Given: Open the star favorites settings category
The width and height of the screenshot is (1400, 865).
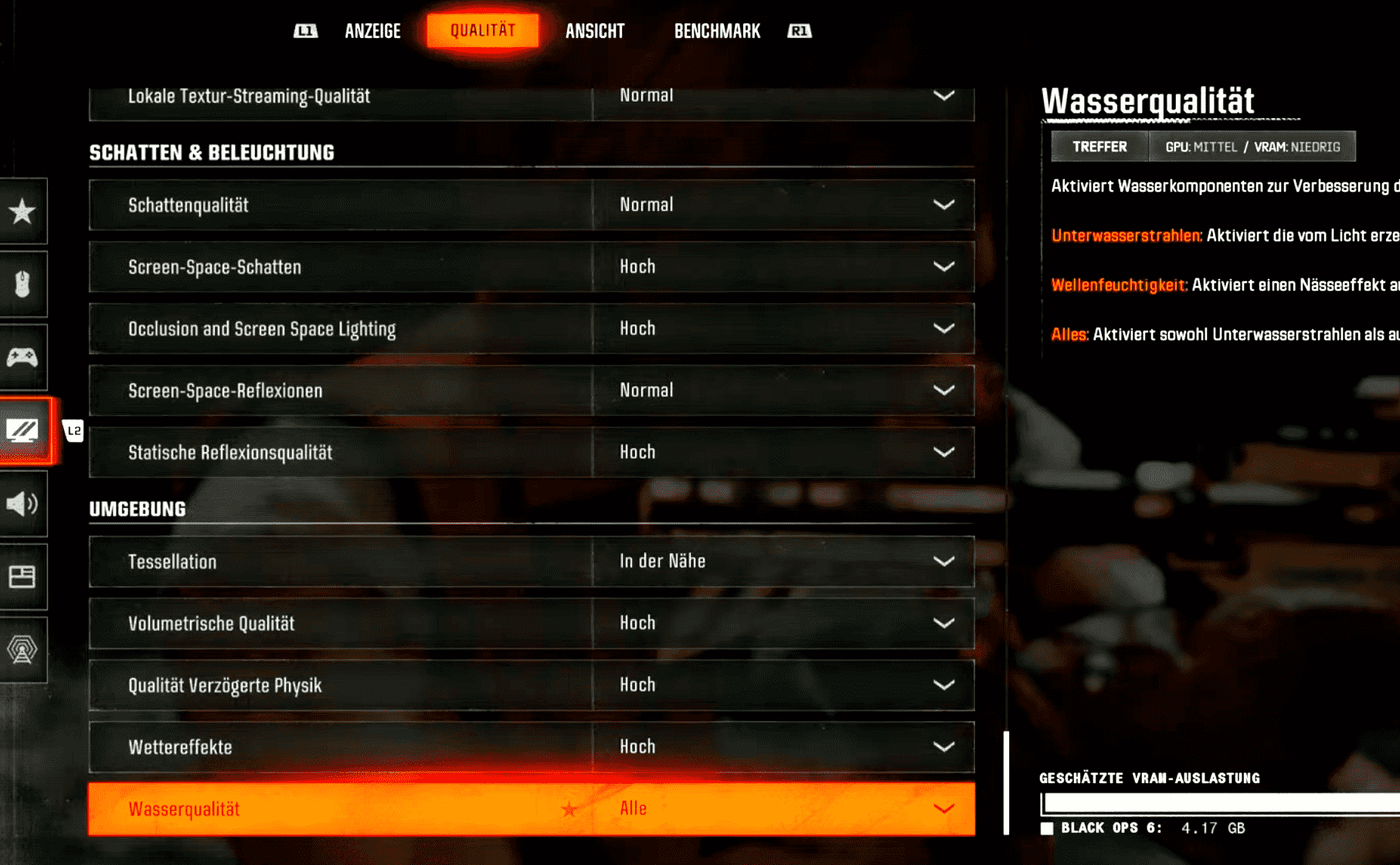Looking at the screenshot, I should (x=22, y=211).
